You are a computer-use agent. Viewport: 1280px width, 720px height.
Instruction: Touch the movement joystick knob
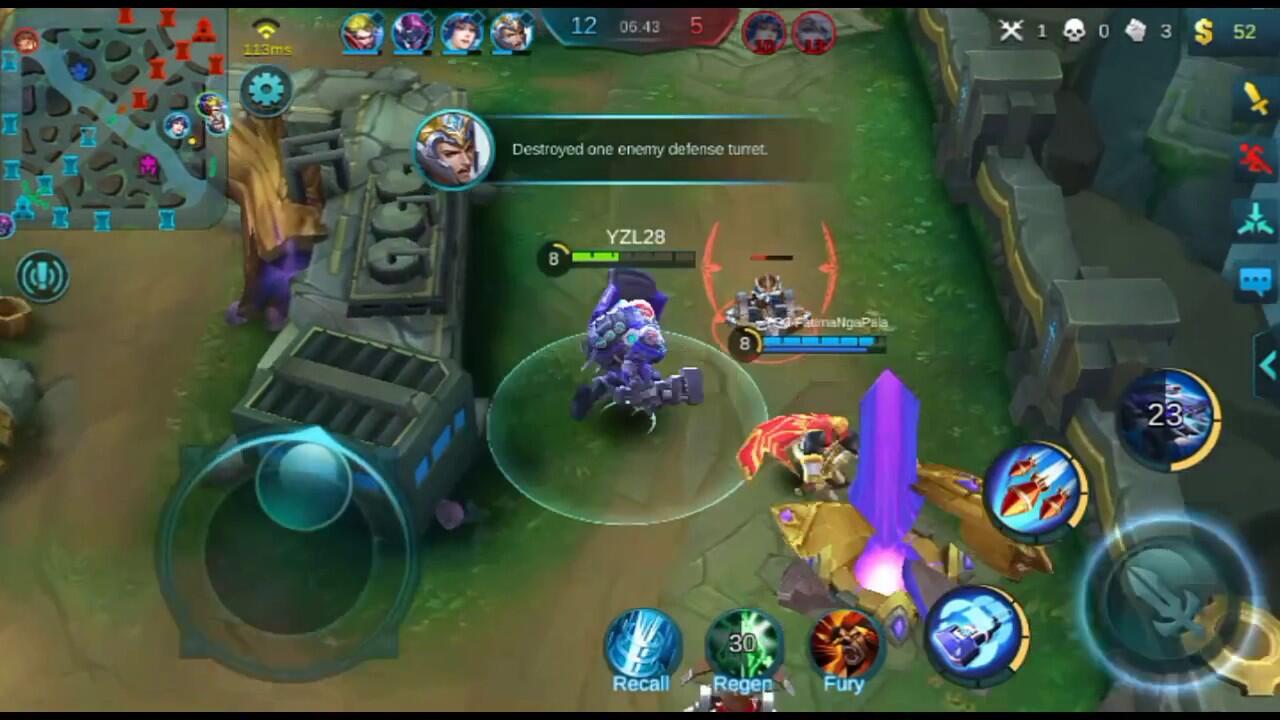pyautogui.click(x=304, y=484)
